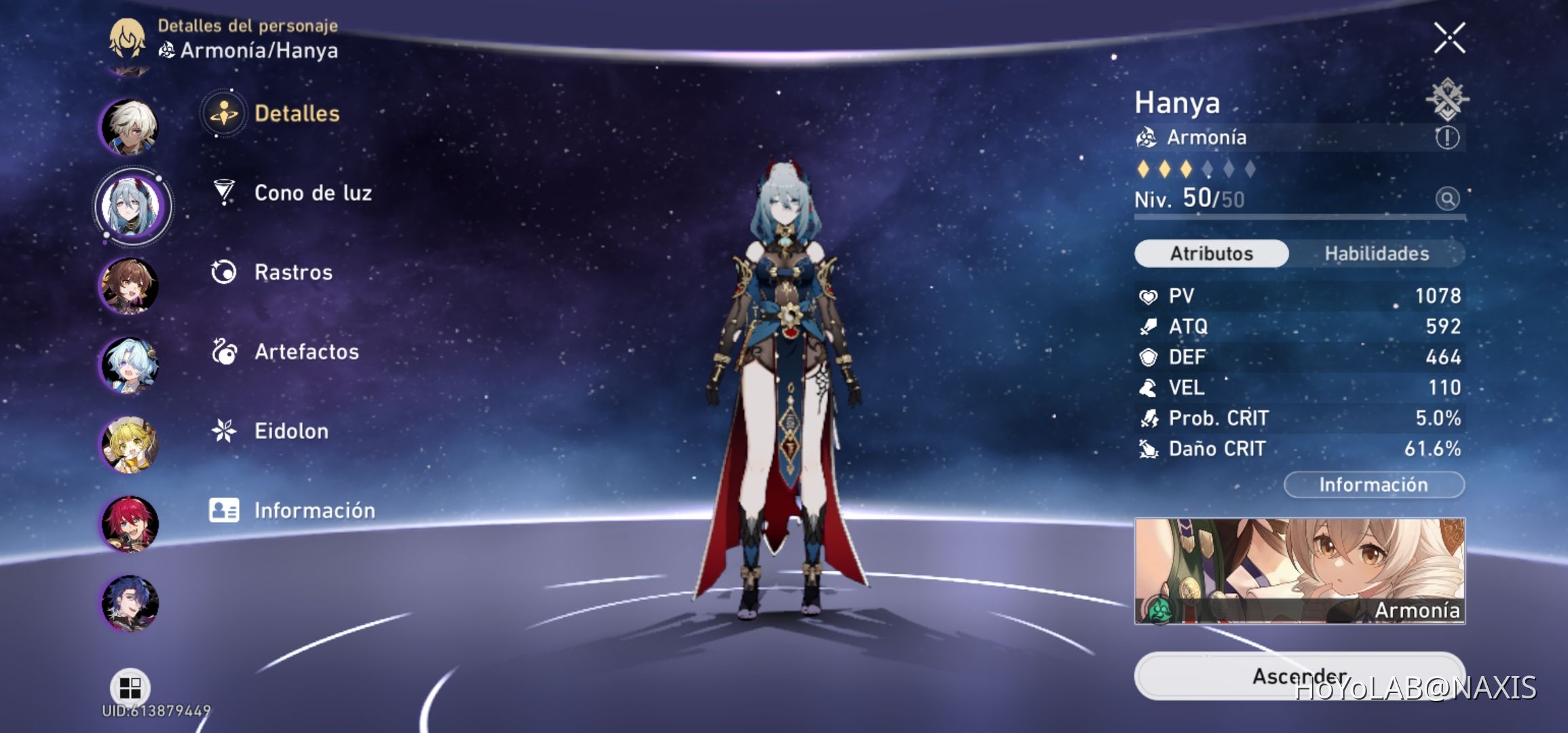Viewport: 1568px width, 733px height.
Task: Open the Artefactos relics panel
Action: 307,352
